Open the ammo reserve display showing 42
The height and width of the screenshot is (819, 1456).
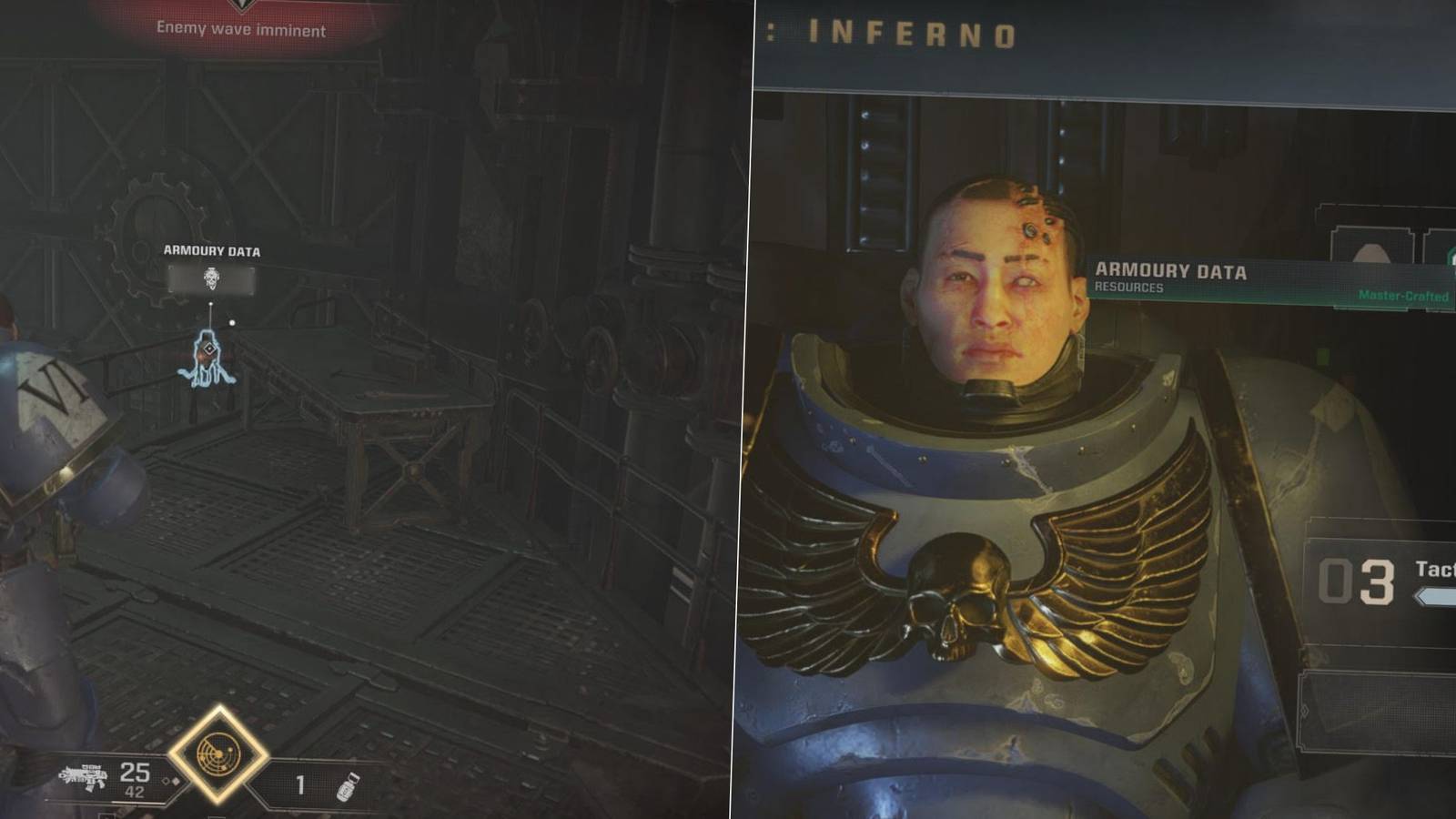[135, 792]
